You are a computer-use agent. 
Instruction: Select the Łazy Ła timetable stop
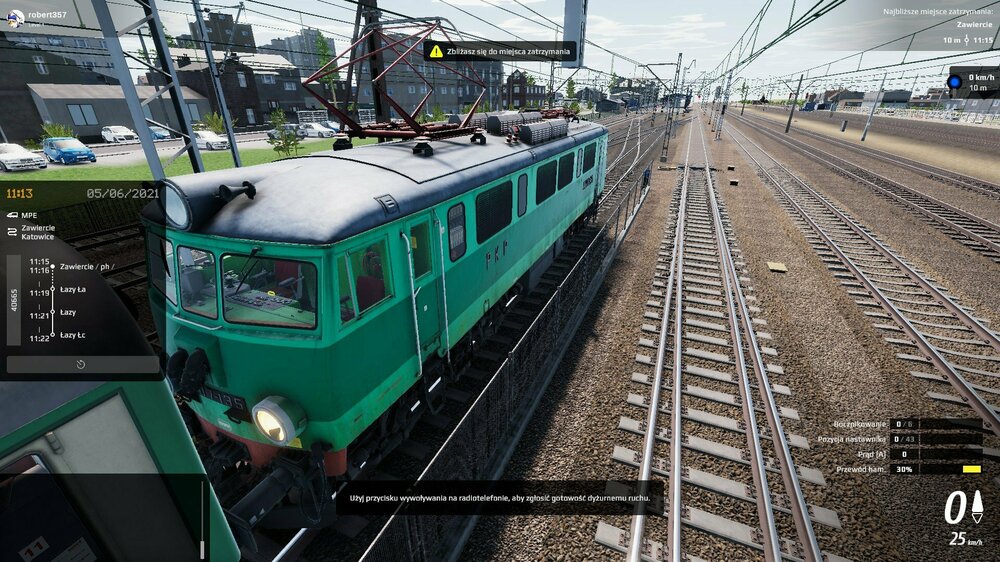pos(73,290)
